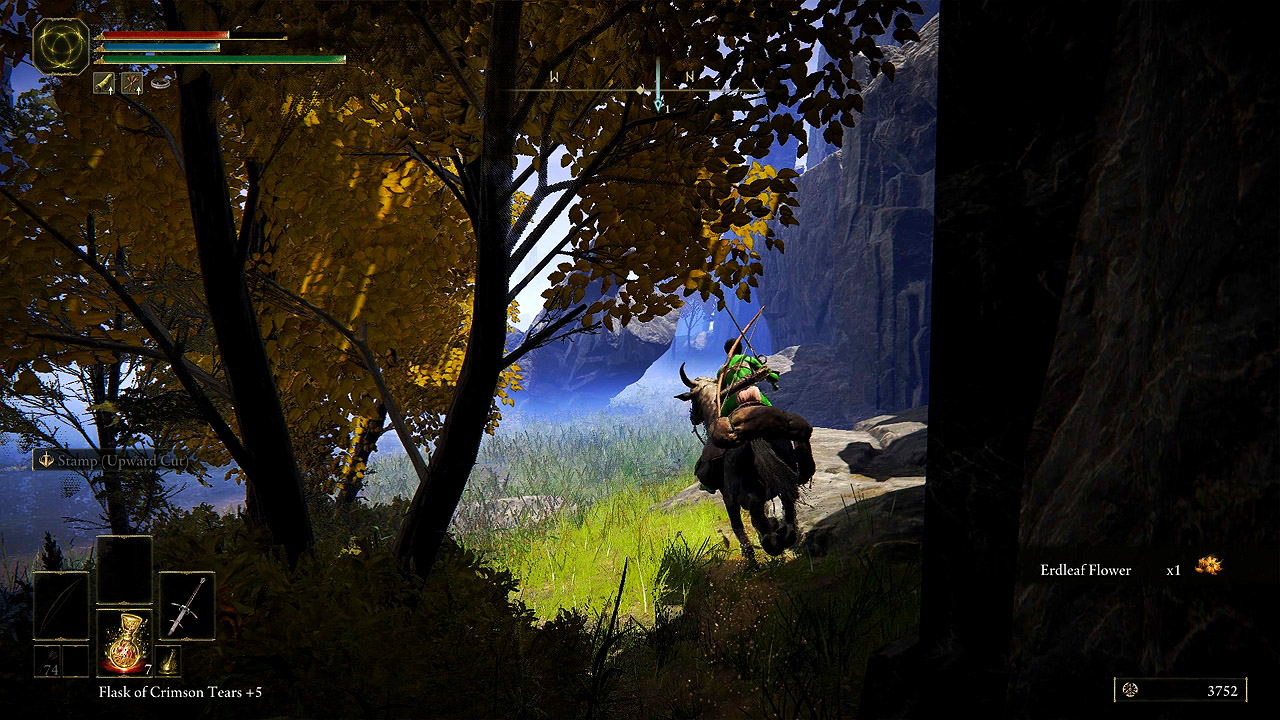Select the Flask of Crimson Tears slot
The image size is (1280, 720).
124,642
